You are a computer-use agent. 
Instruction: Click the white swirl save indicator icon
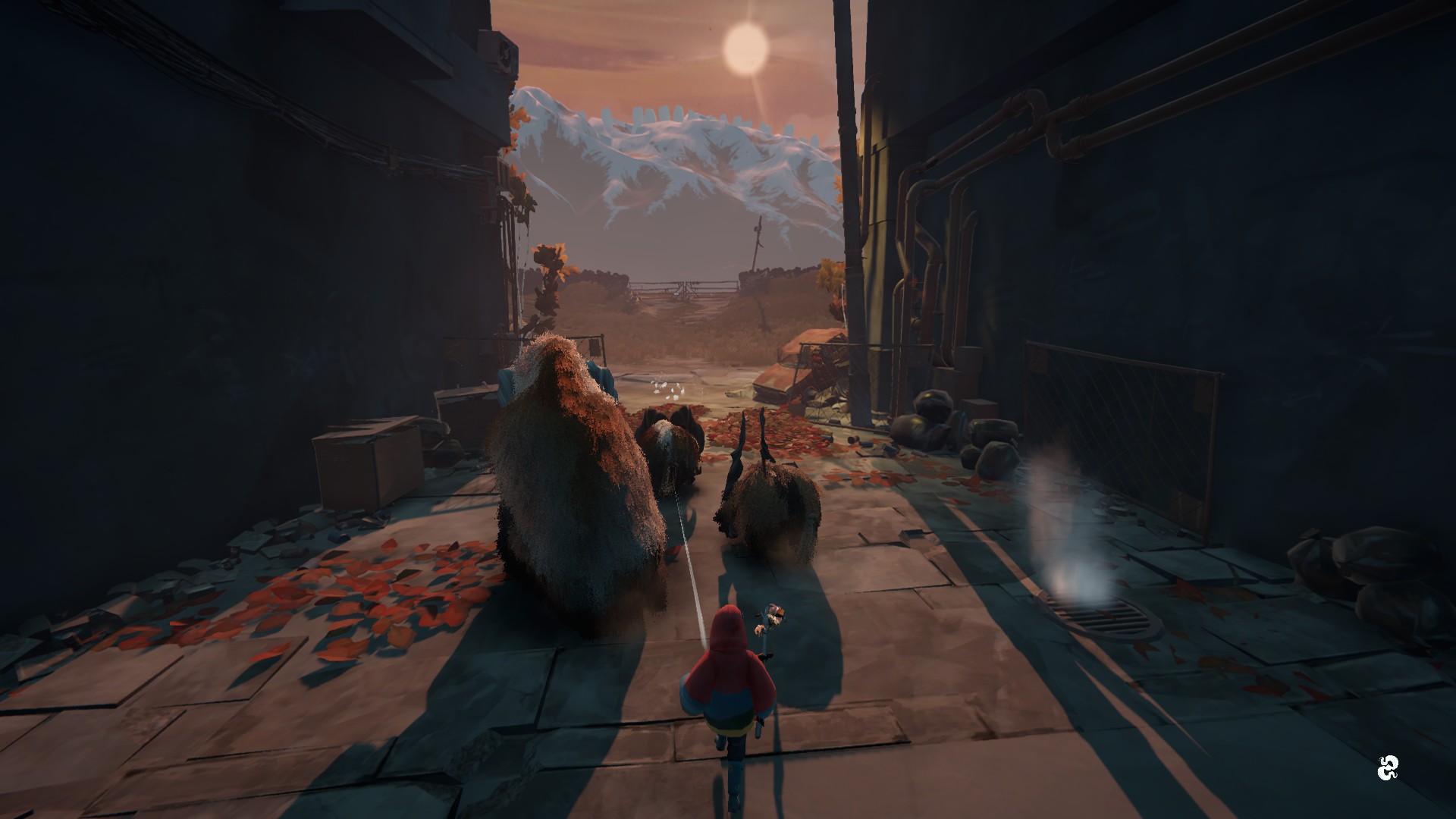click(1387, 768)
